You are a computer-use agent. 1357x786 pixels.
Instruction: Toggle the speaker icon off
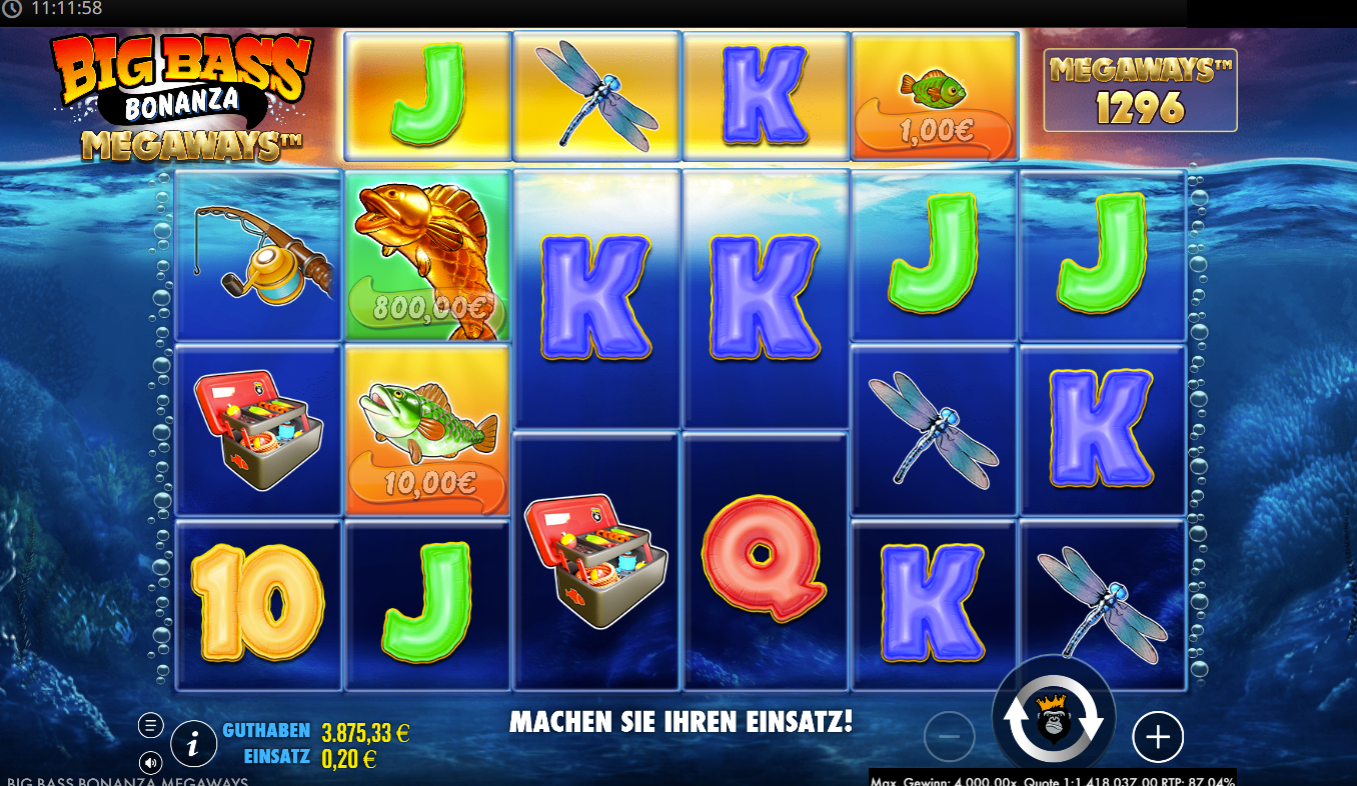[x=153, y=764]
